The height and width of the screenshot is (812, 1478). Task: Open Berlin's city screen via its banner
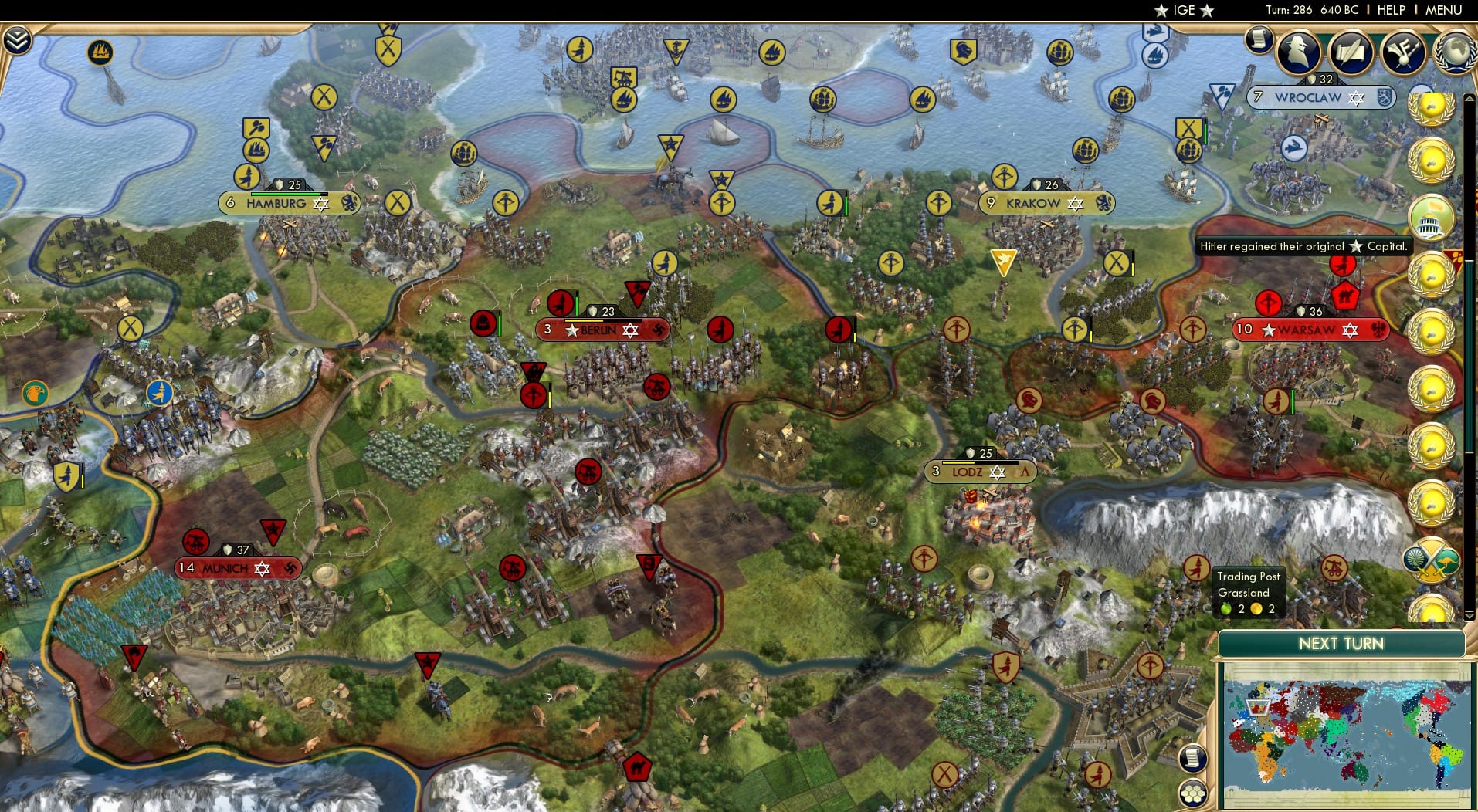click(x=602, y=329)
